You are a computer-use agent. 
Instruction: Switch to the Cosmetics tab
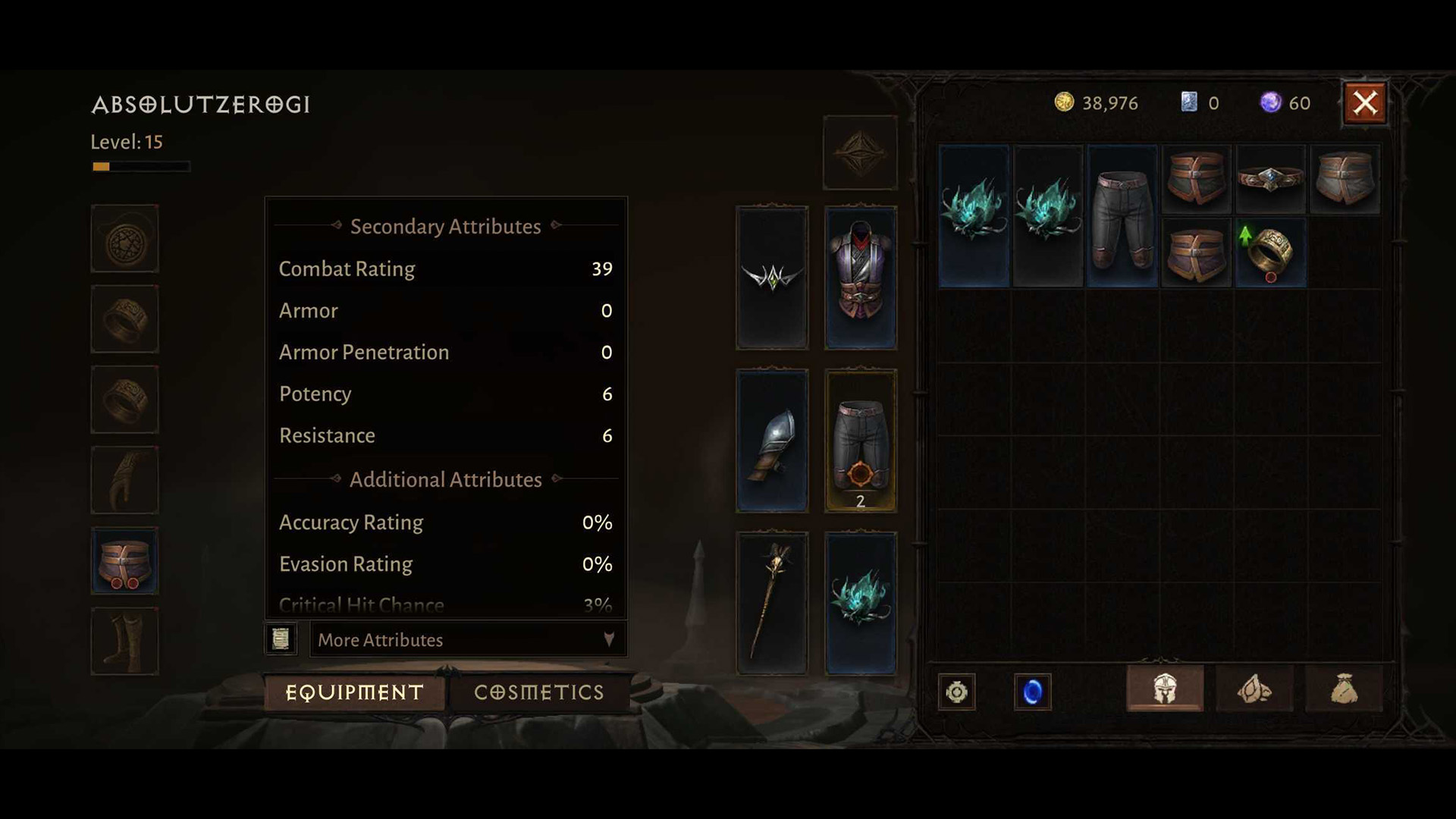[538, 692]
